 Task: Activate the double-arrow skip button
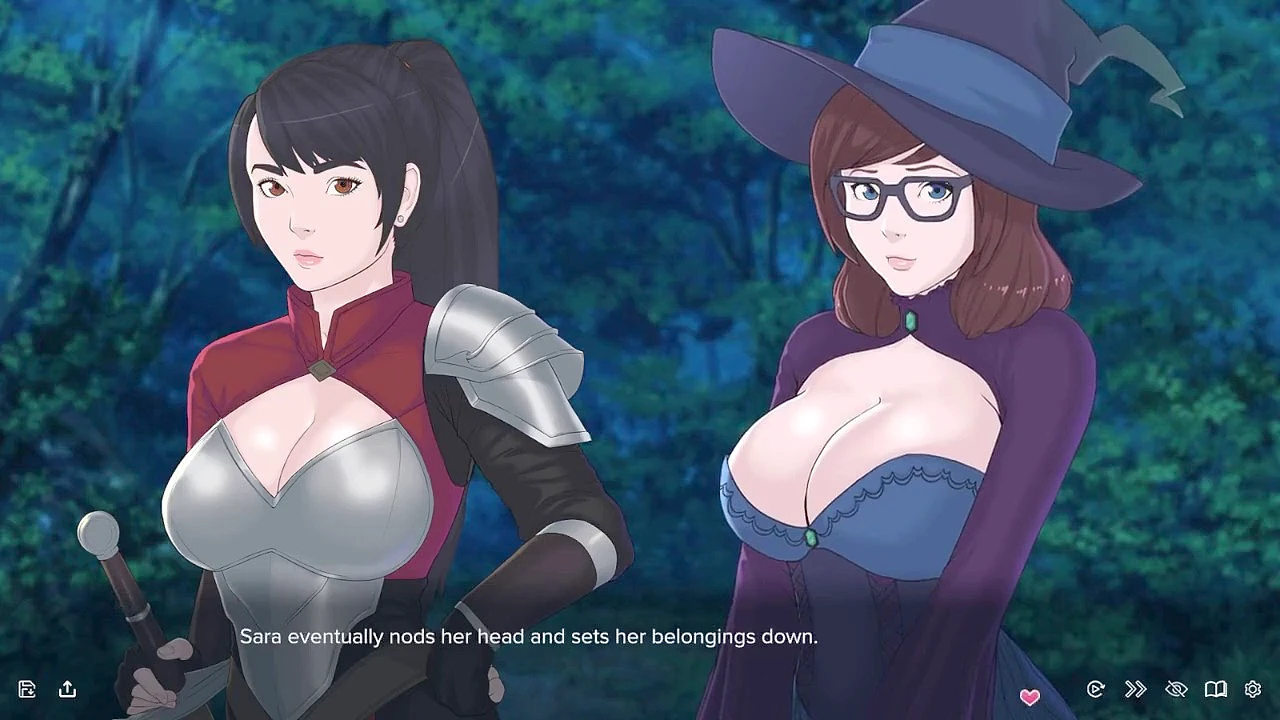tap(1135, 689)
